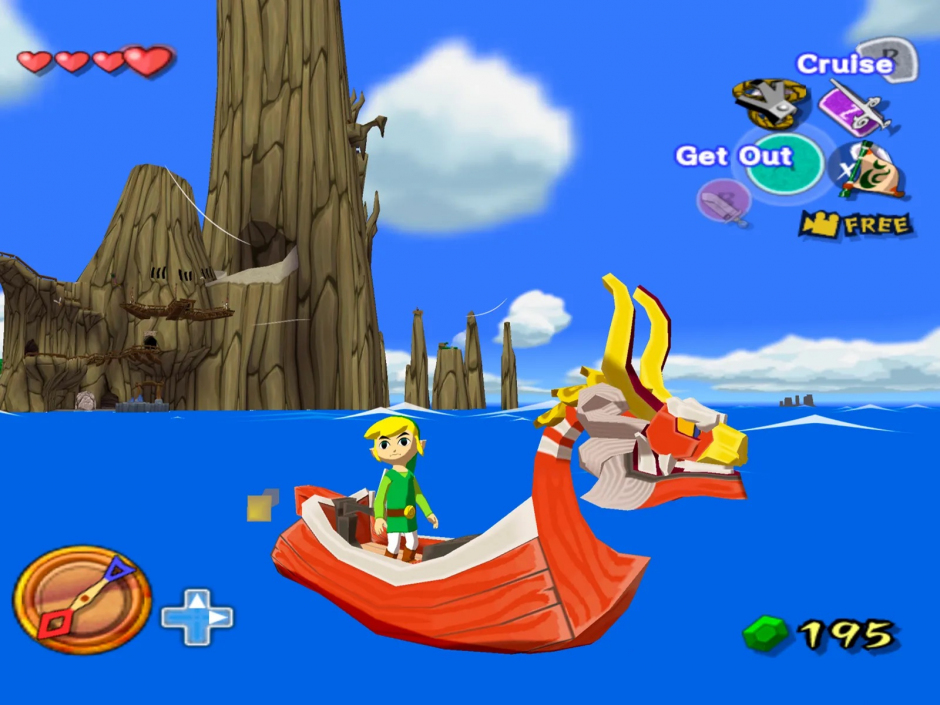
Task: Select the grappling hook item icon
Action: point(769,101)
